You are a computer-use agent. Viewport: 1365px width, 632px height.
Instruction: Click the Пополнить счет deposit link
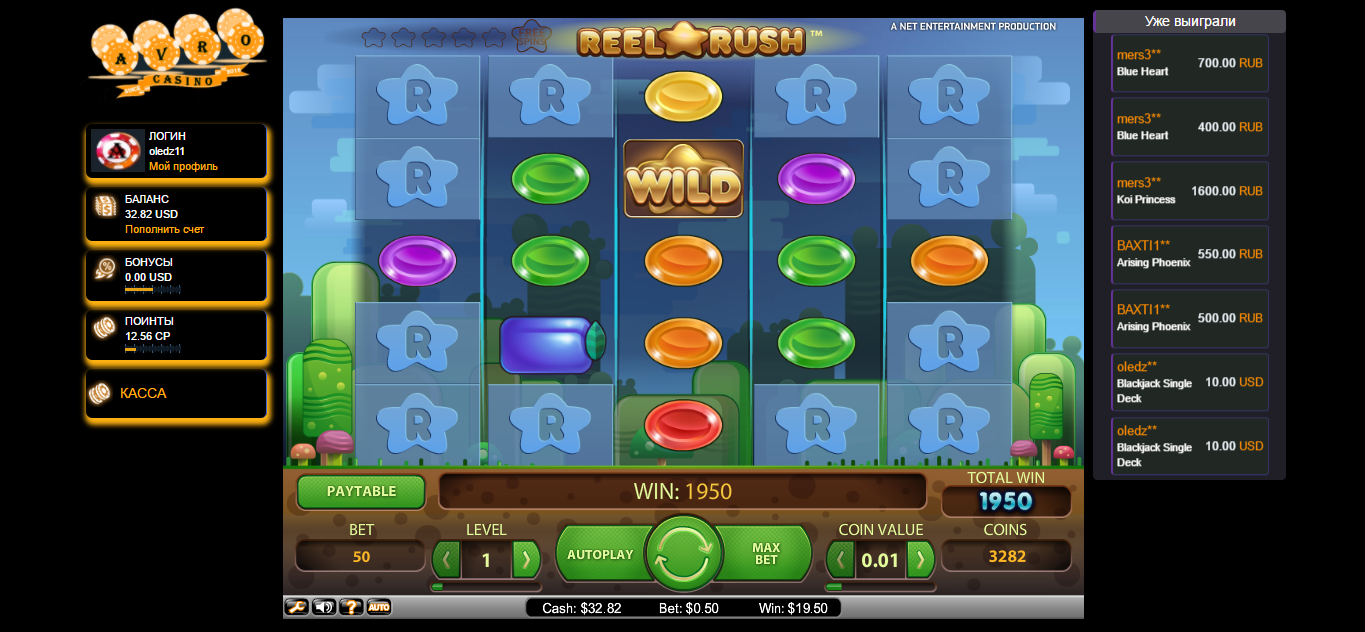(164, 229)
